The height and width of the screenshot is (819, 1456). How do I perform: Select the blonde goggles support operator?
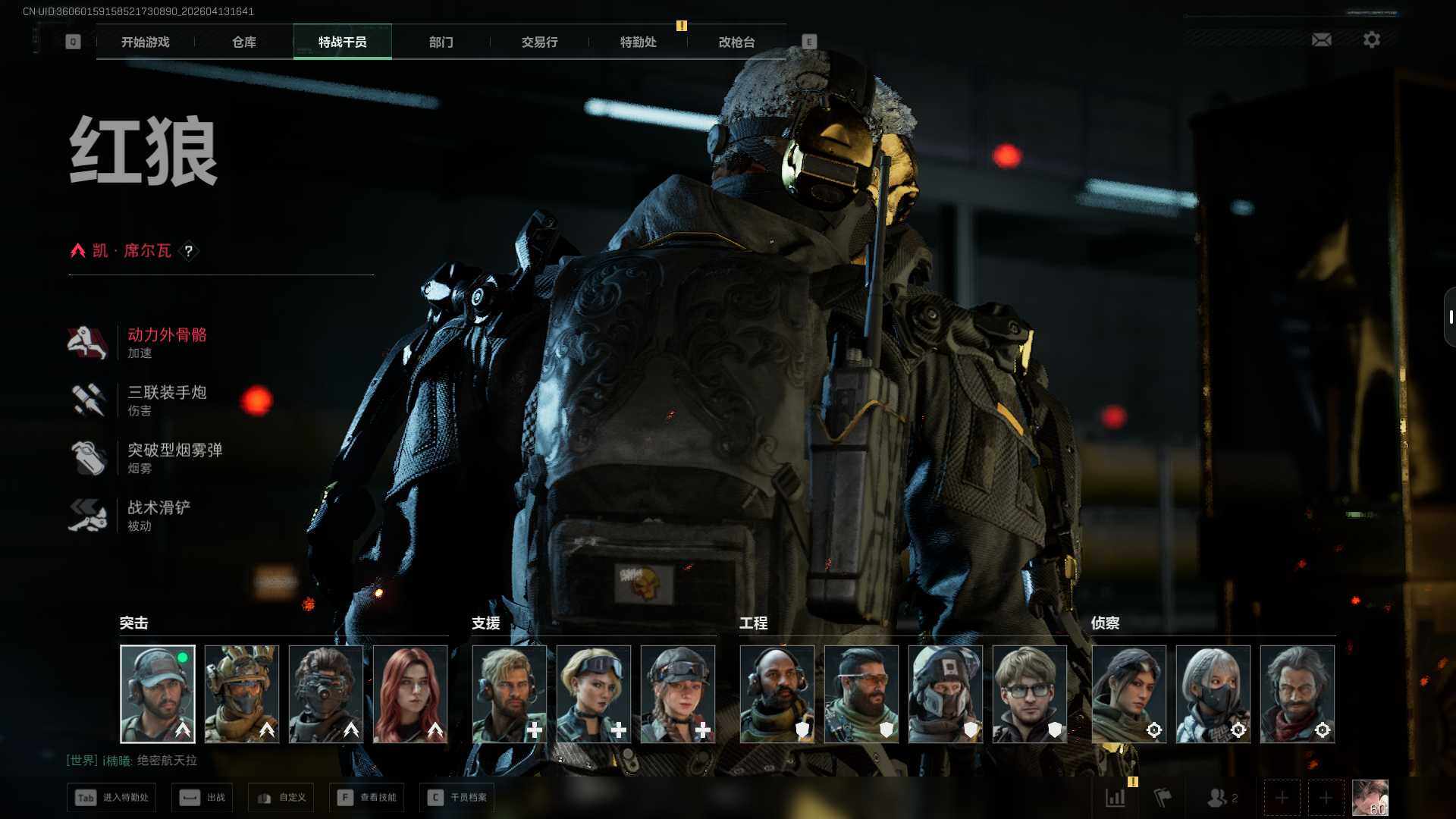pos(594,694)
